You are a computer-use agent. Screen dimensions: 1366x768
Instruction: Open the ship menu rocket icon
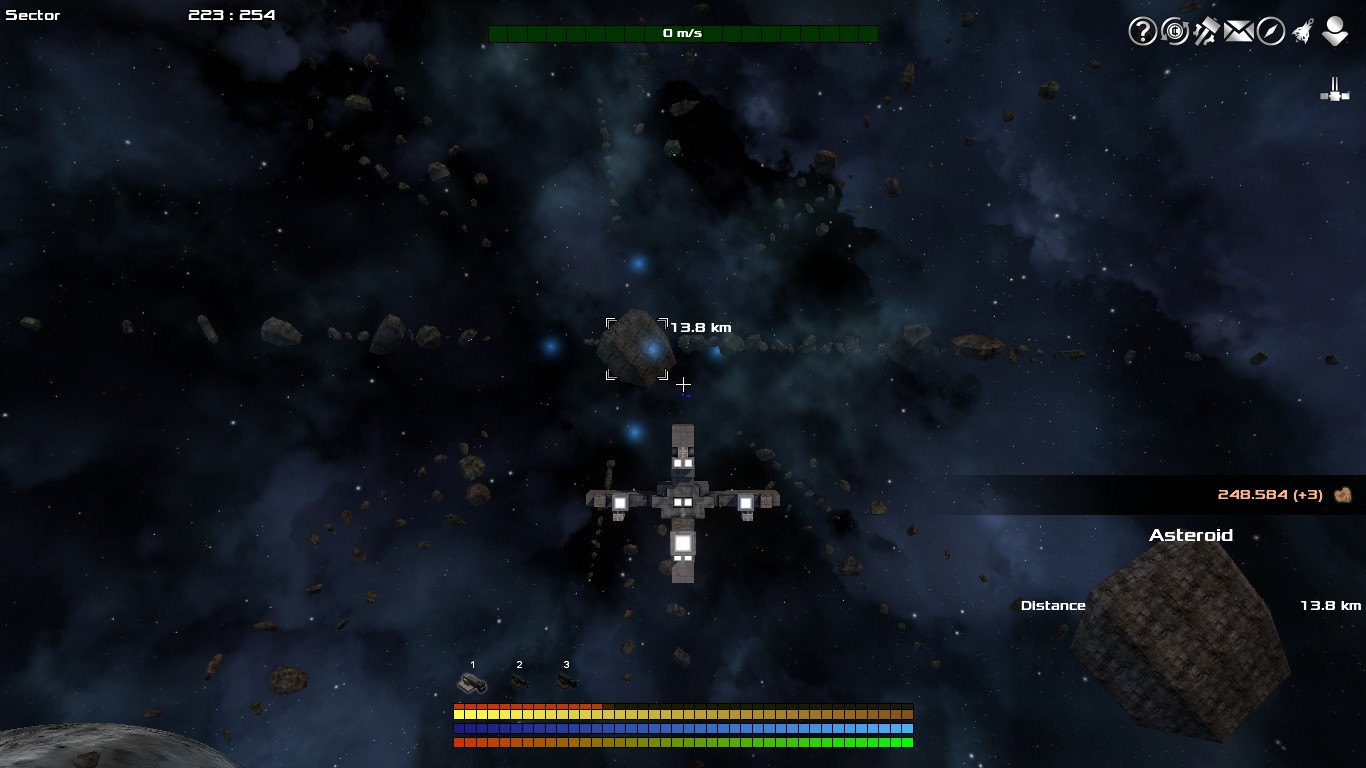[1301, 31]
